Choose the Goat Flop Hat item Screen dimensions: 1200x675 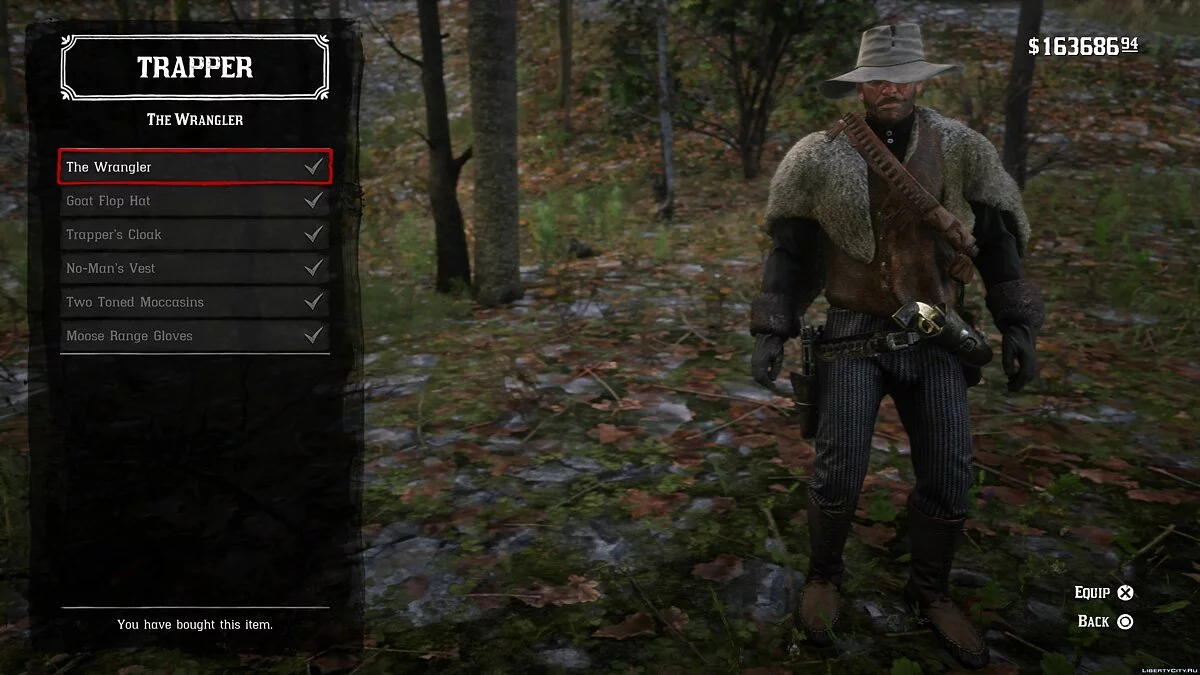(194, 201)
